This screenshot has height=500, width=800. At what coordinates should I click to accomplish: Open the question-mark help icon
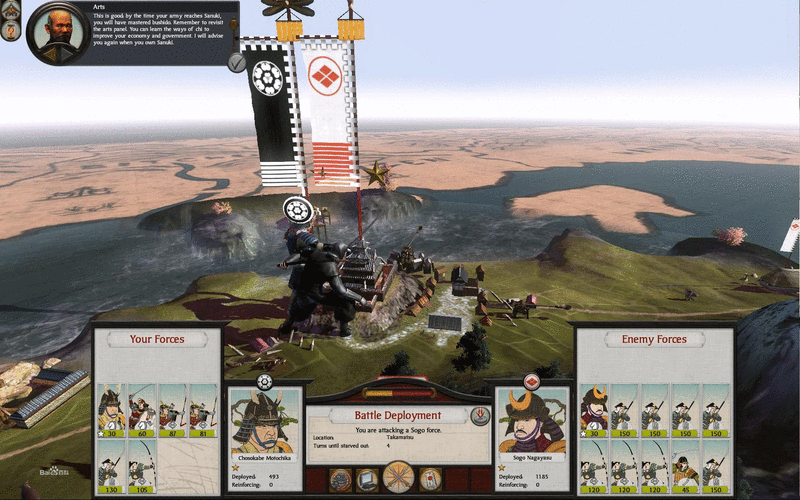pos(12,31)
